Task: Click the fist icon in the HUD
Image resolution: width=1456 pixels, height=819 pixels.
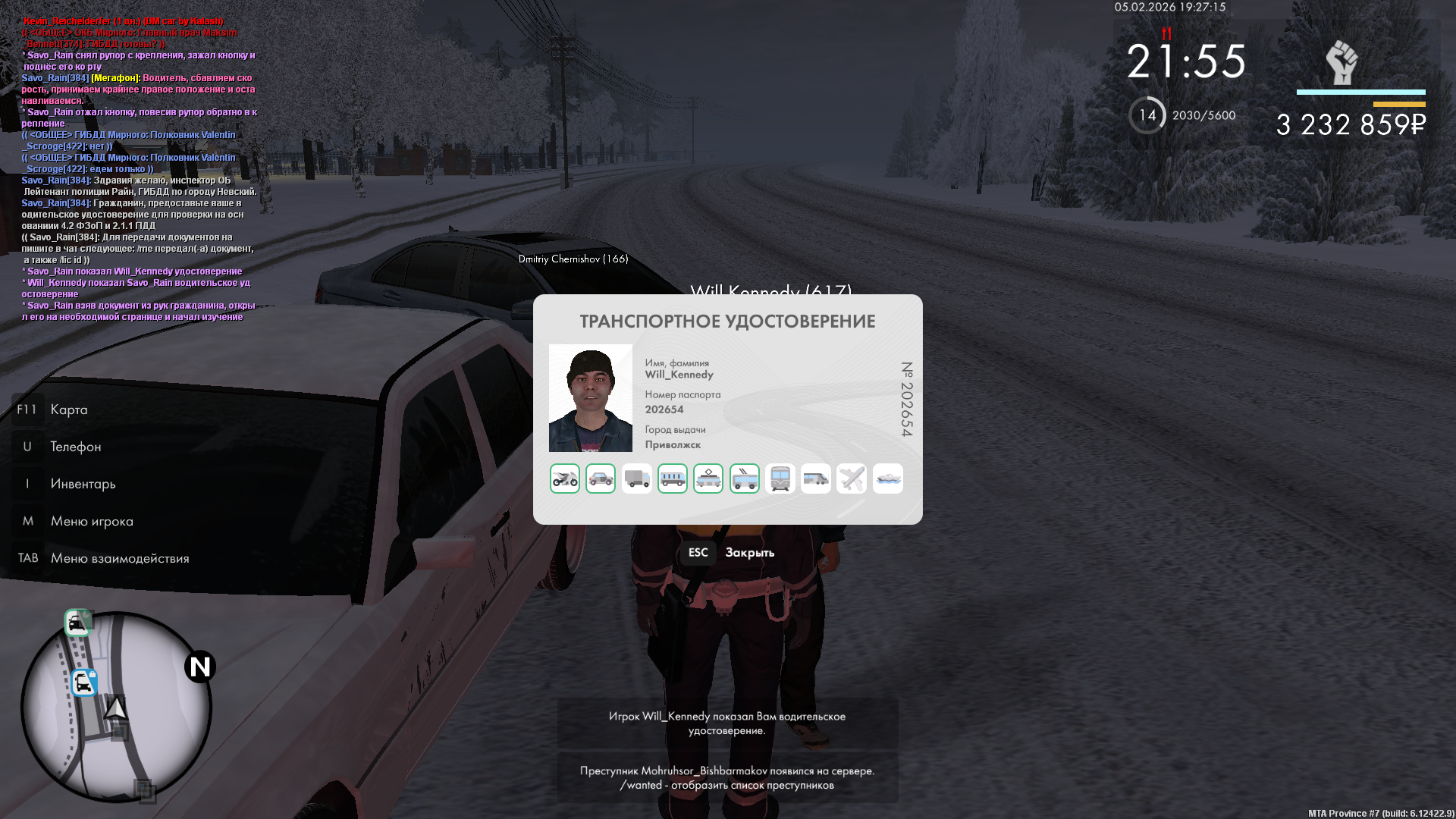Action: pos(1341,62)
